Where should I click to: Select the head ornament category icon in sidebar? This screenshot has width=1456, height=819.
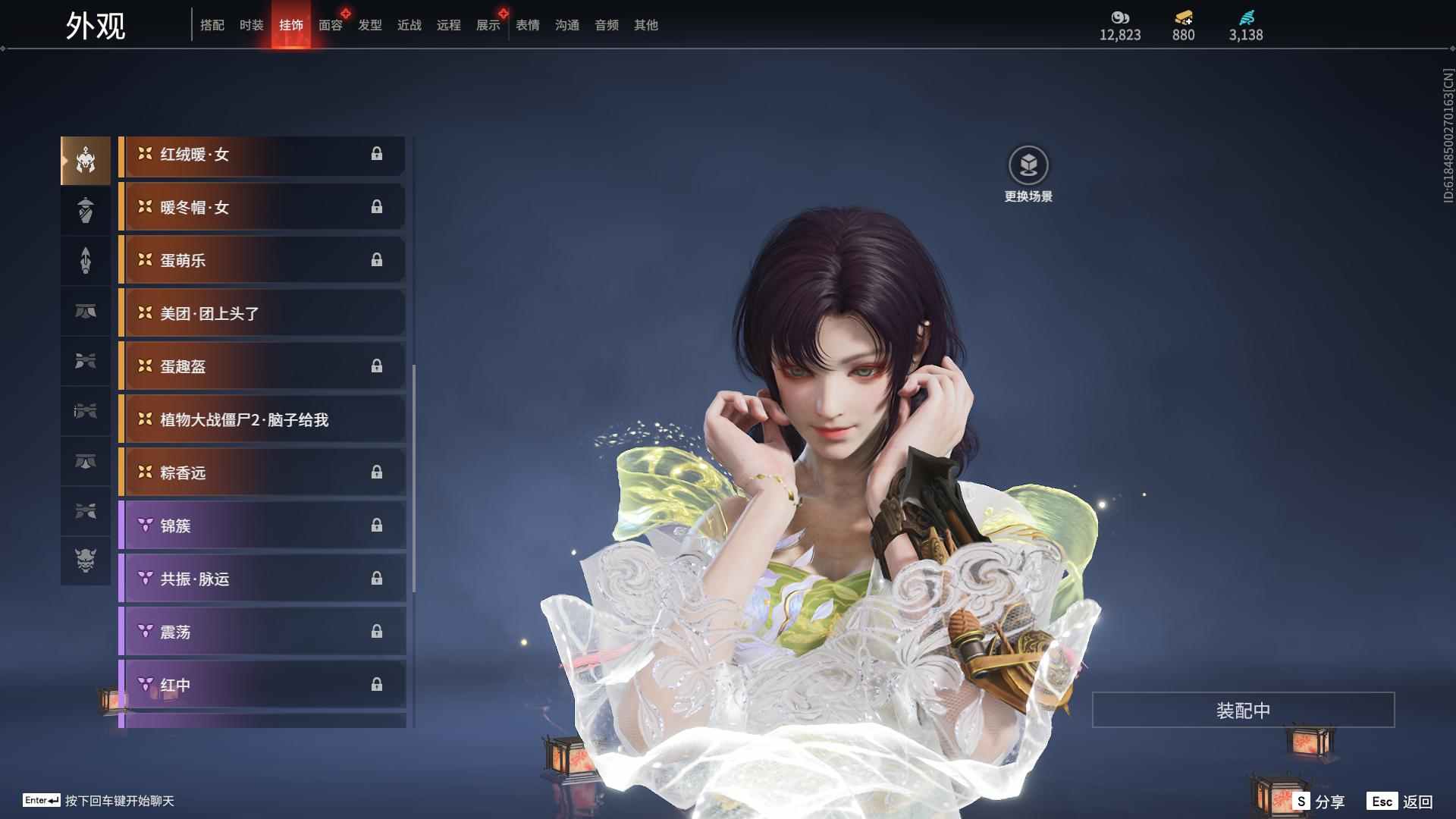pyautogui.click(x=86, y=159)
